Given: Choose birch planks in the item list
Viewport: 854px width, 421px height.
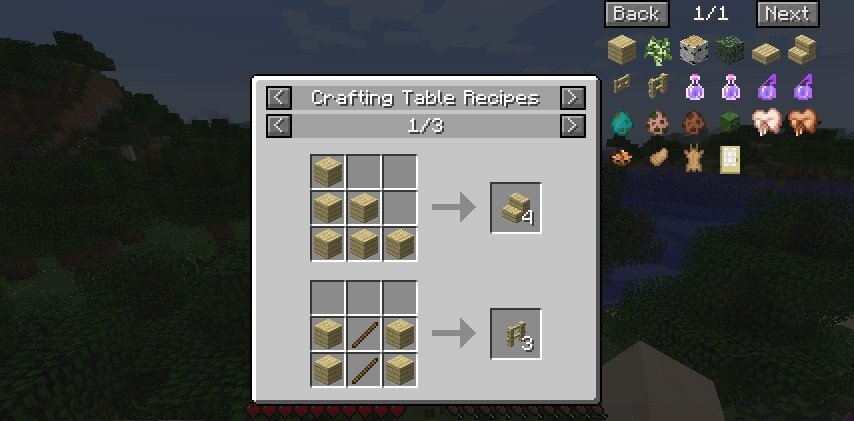Looking at the screenshot, I should [621, 49].
